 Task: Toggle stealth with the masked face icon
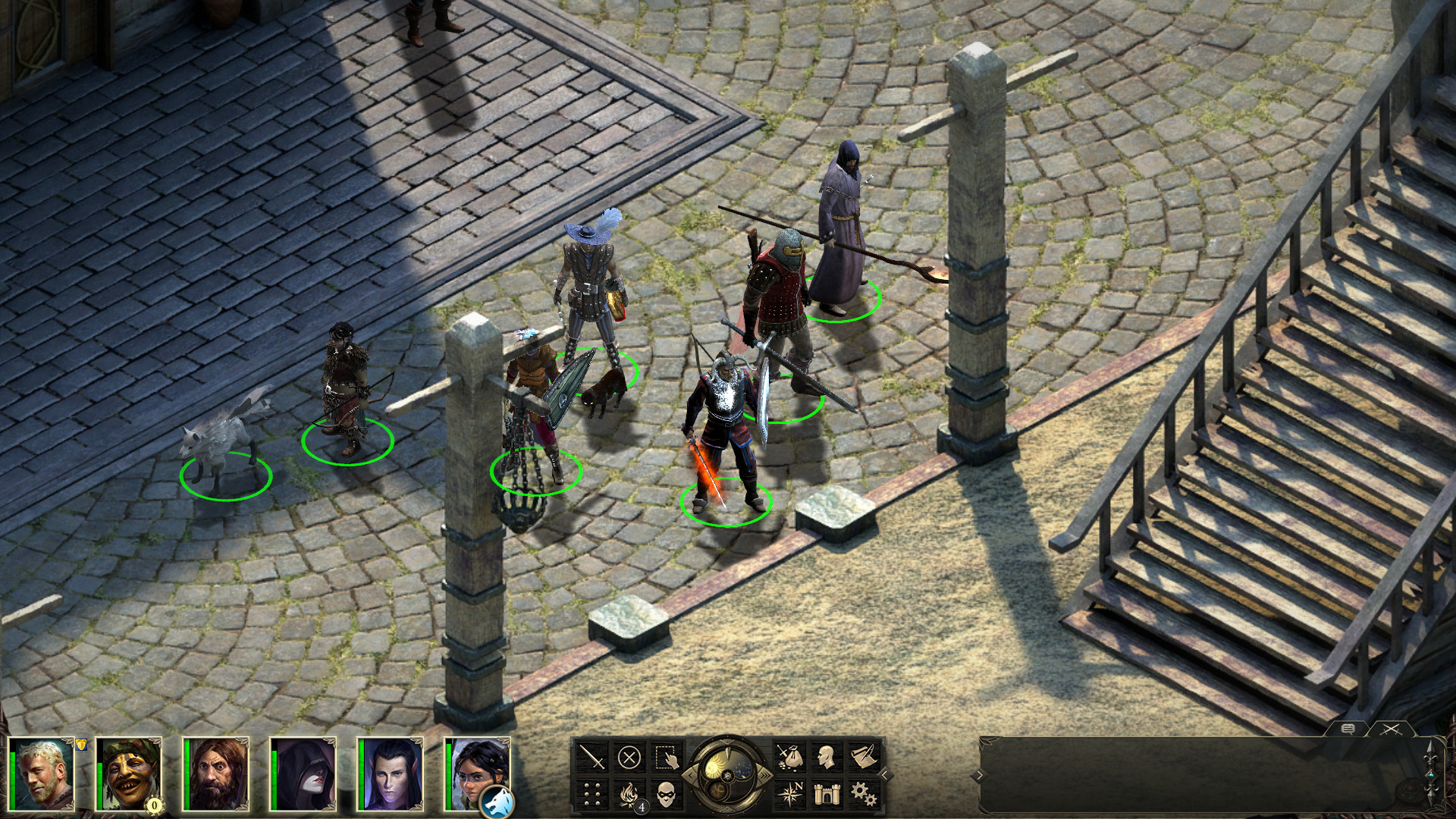[667, 794]
